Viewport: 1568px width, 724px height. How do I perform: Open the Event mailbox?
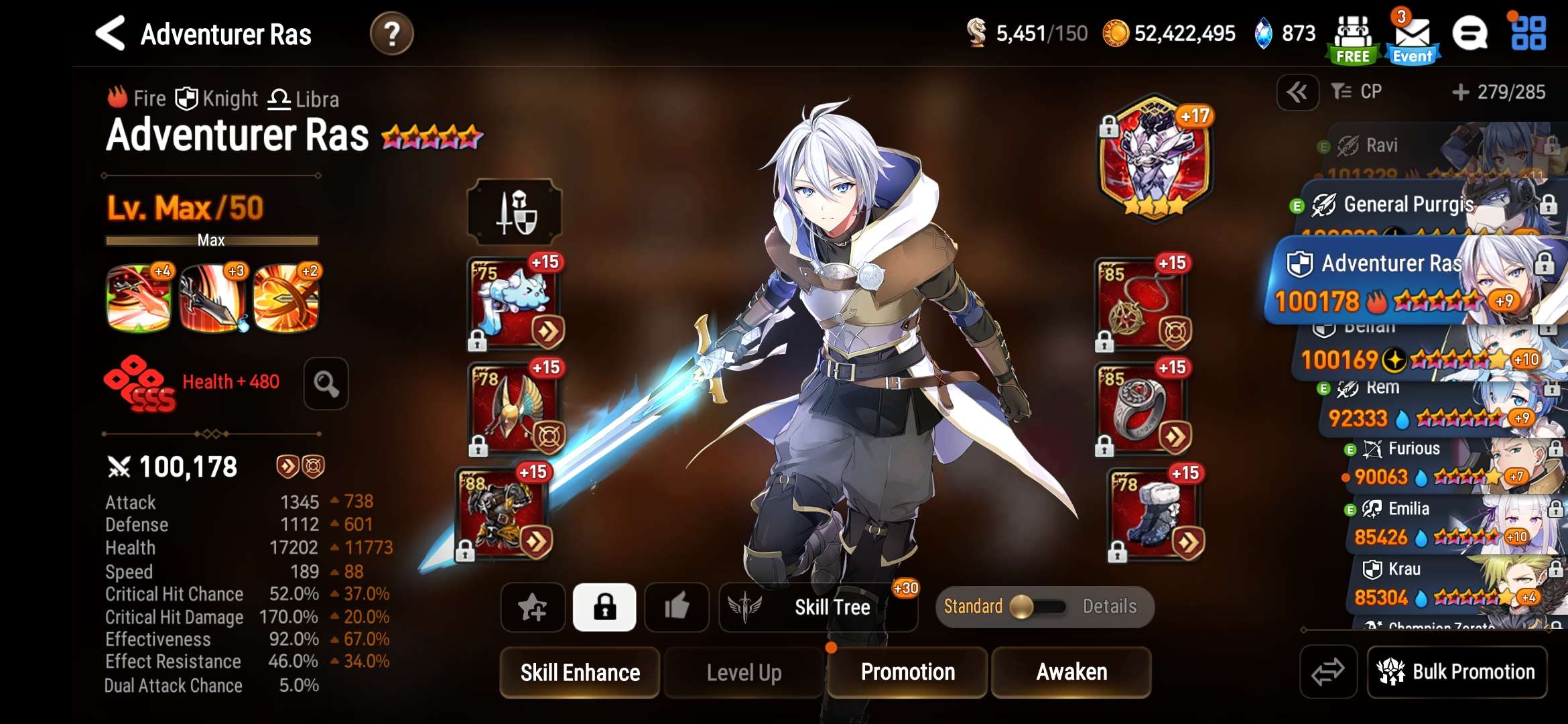coord(1413,39)
